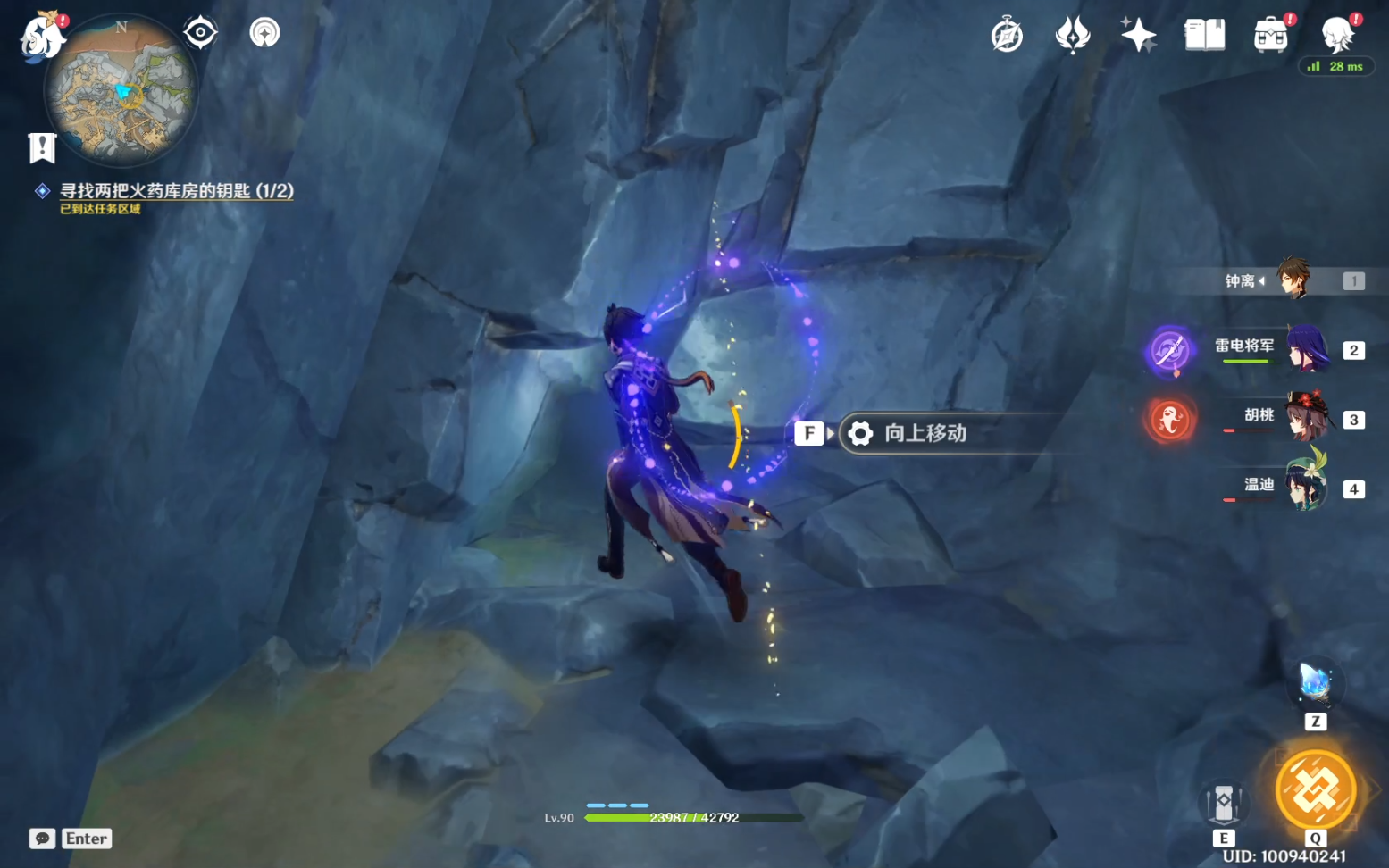Open the character profile icon
The image size is (1389, 868).
pos(1337,36)
